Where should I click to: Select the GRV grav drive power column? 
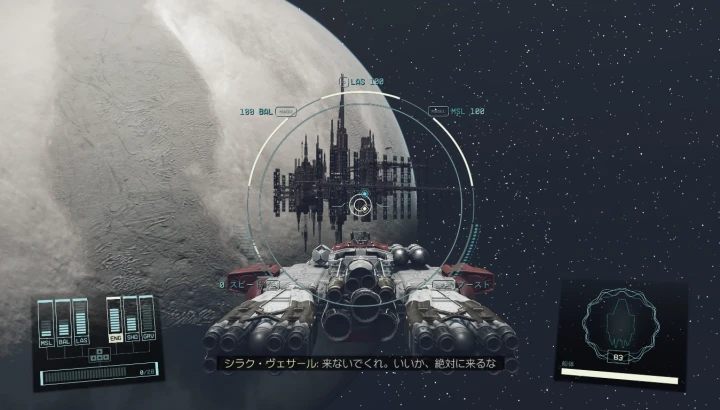[147, 319]
